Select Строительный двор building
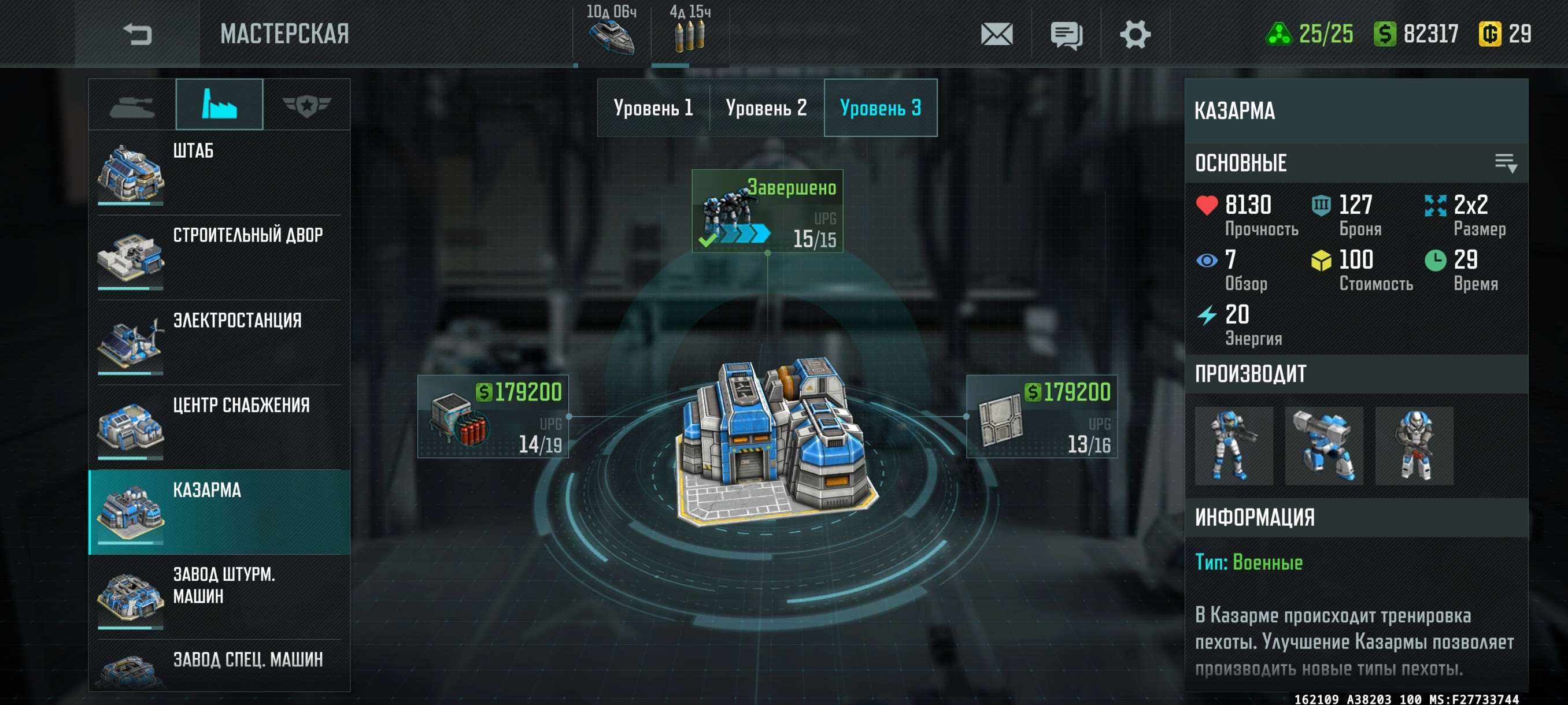Image resolution: width=1568 pixels, height=705 pixels. [219, 257]
